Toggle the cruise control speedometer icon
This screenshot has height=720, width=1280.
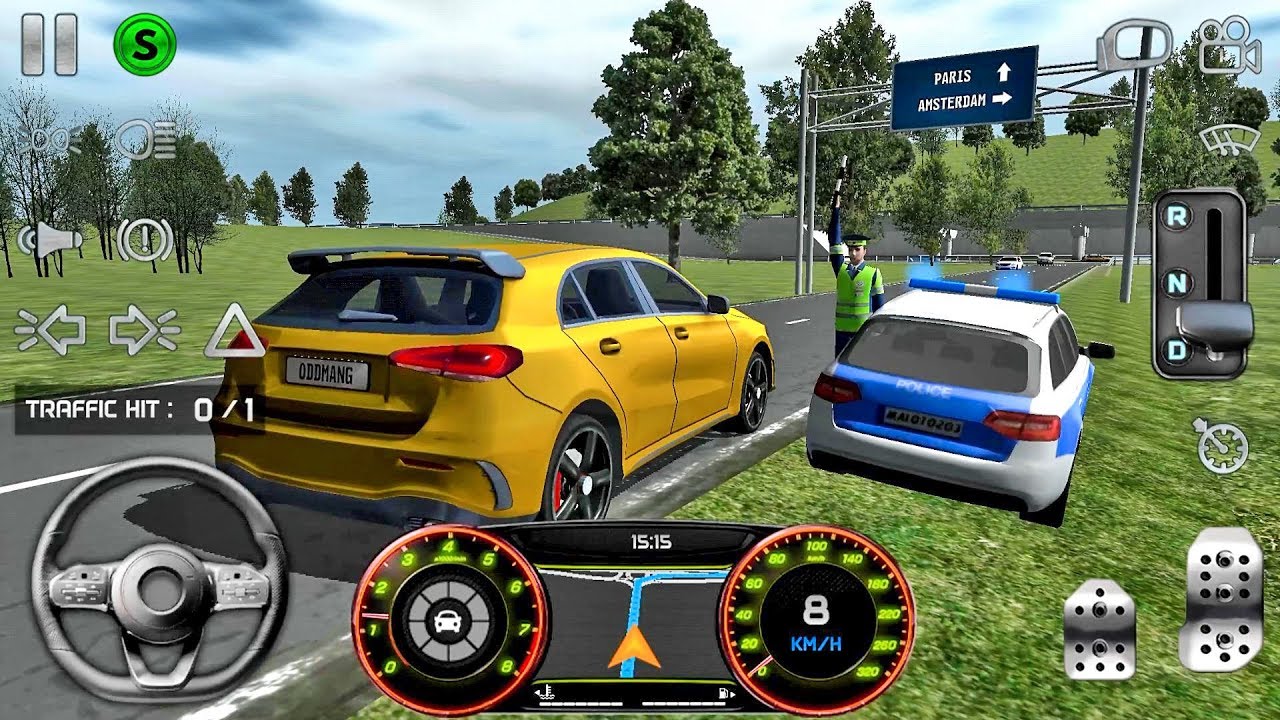1222,446
